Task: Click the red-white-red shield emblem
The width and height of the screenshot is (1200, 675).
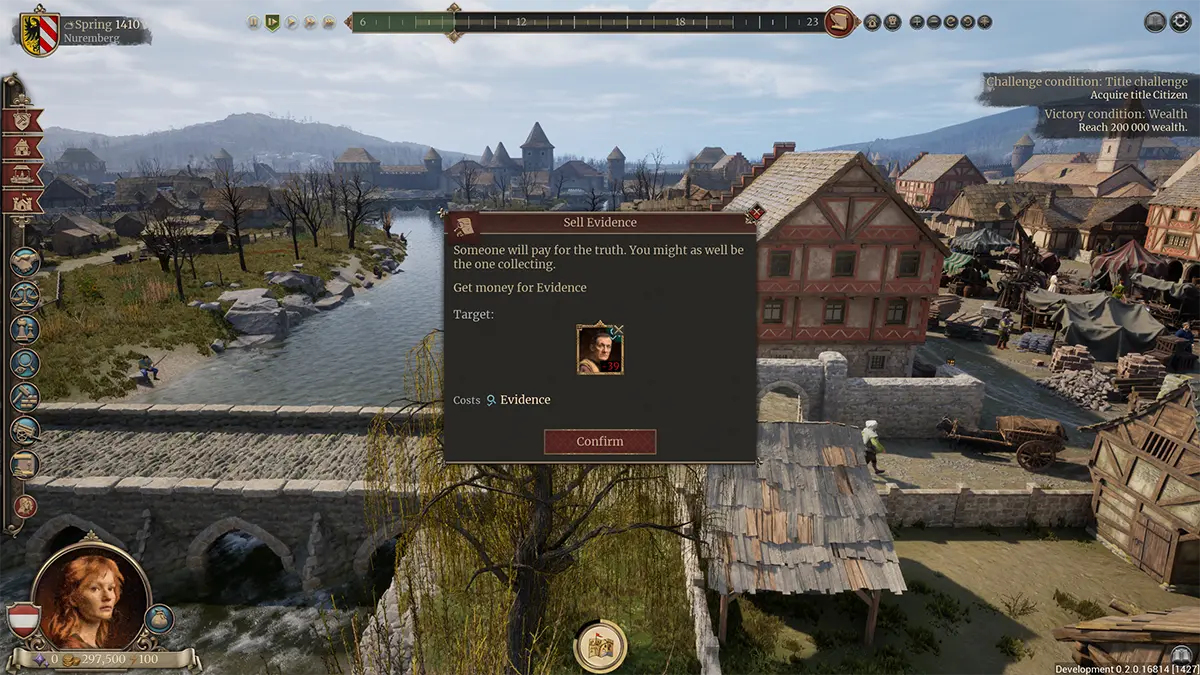Action: click(x=23, y=621)
